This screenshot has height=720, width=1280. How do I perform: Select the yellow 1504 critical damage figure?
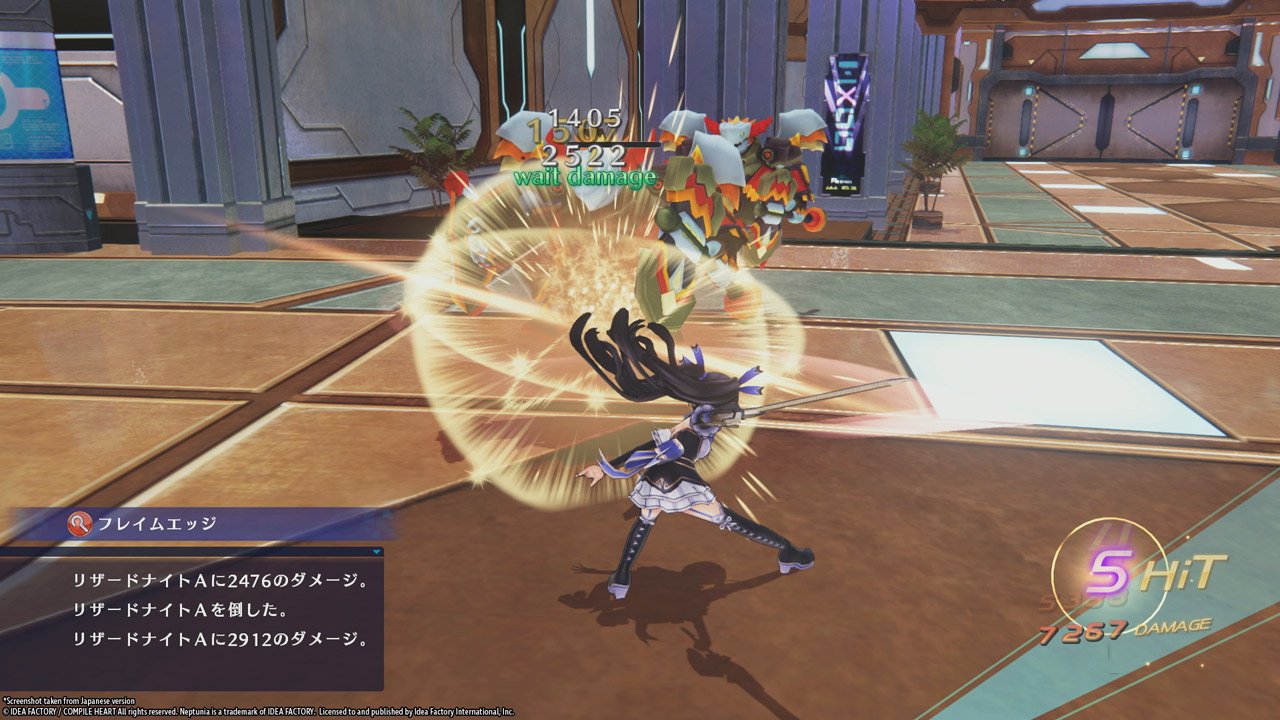[x=570, y=133]
